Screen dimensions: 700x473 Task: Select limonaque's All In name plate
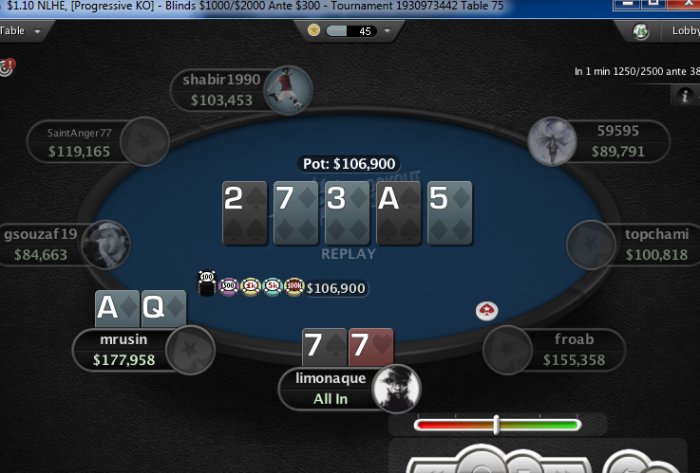point(330,388)
